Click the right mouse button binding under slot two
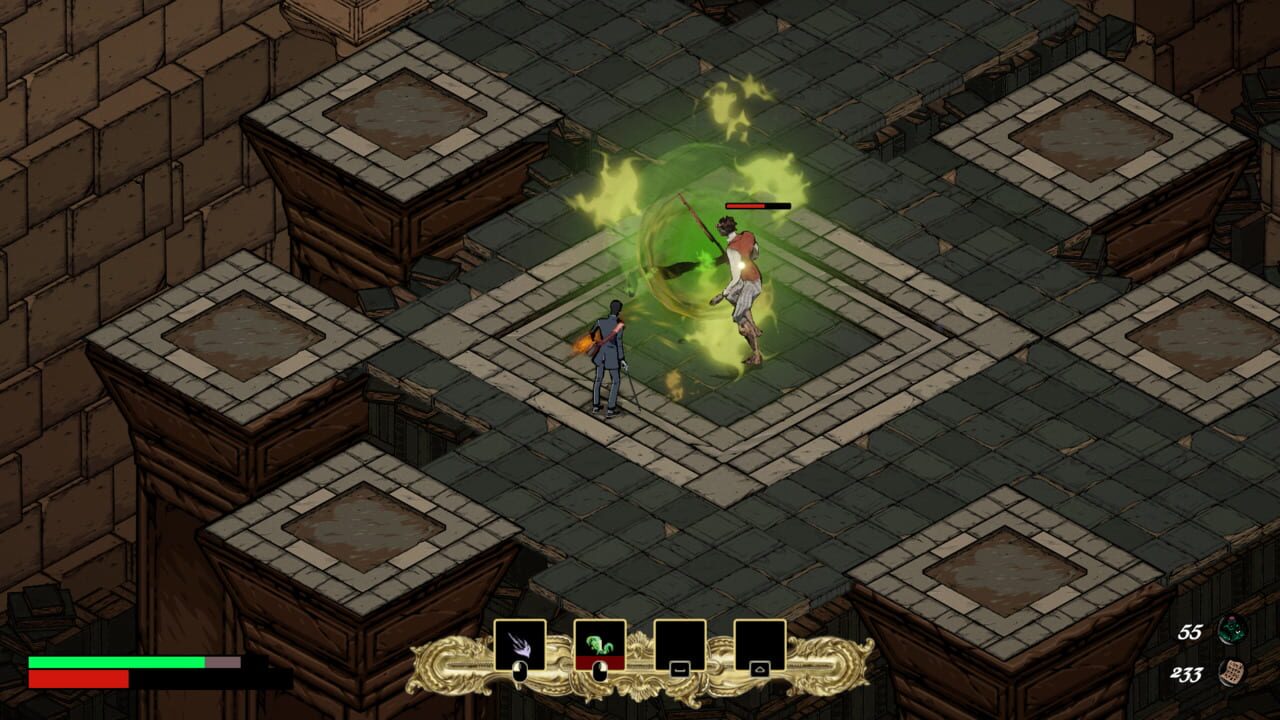Viewport: 1280px width, 720px height. coord(602,668)
